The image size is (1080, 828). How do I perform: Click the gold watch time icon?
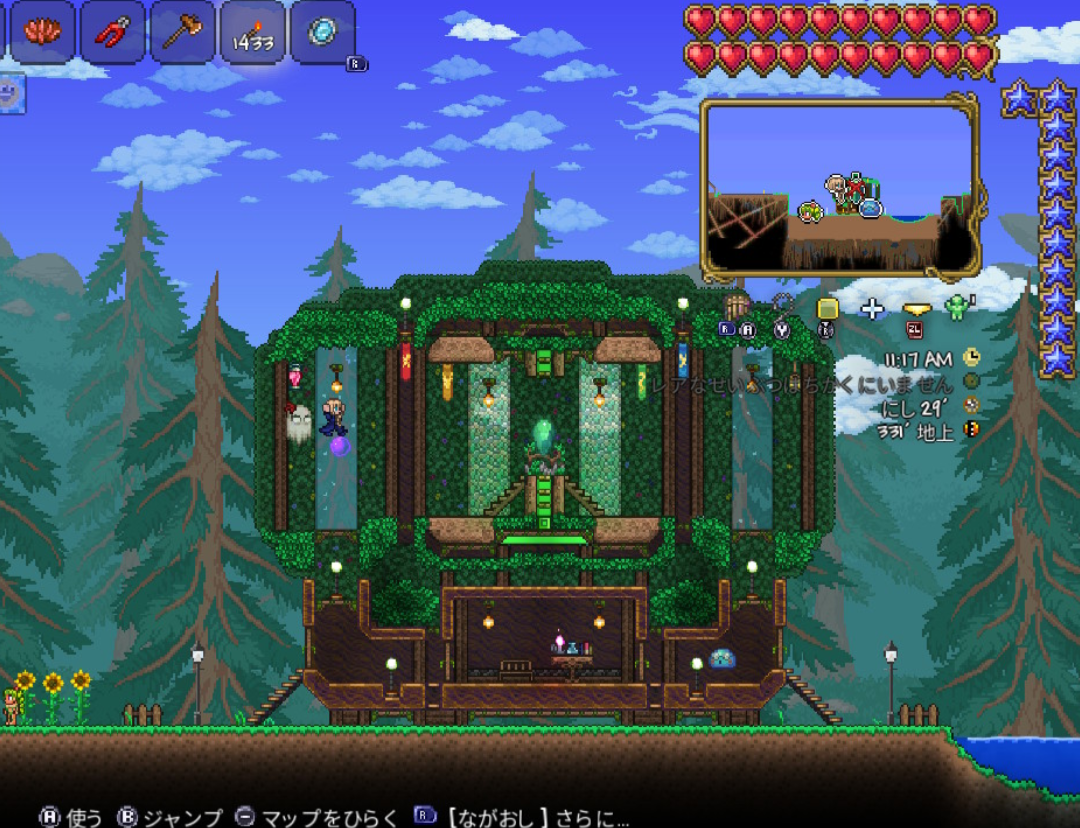(x=971, y=357)
